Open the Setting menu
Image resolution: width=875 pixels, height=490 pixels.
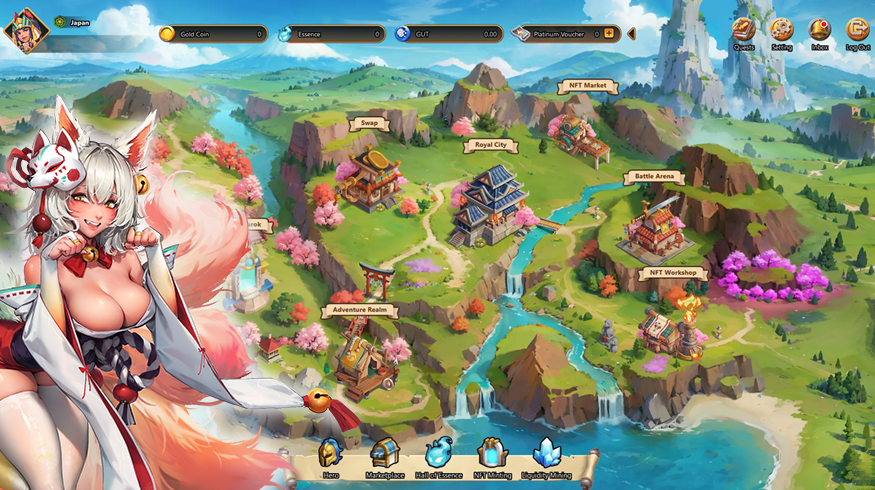click(x=782, y=31)
